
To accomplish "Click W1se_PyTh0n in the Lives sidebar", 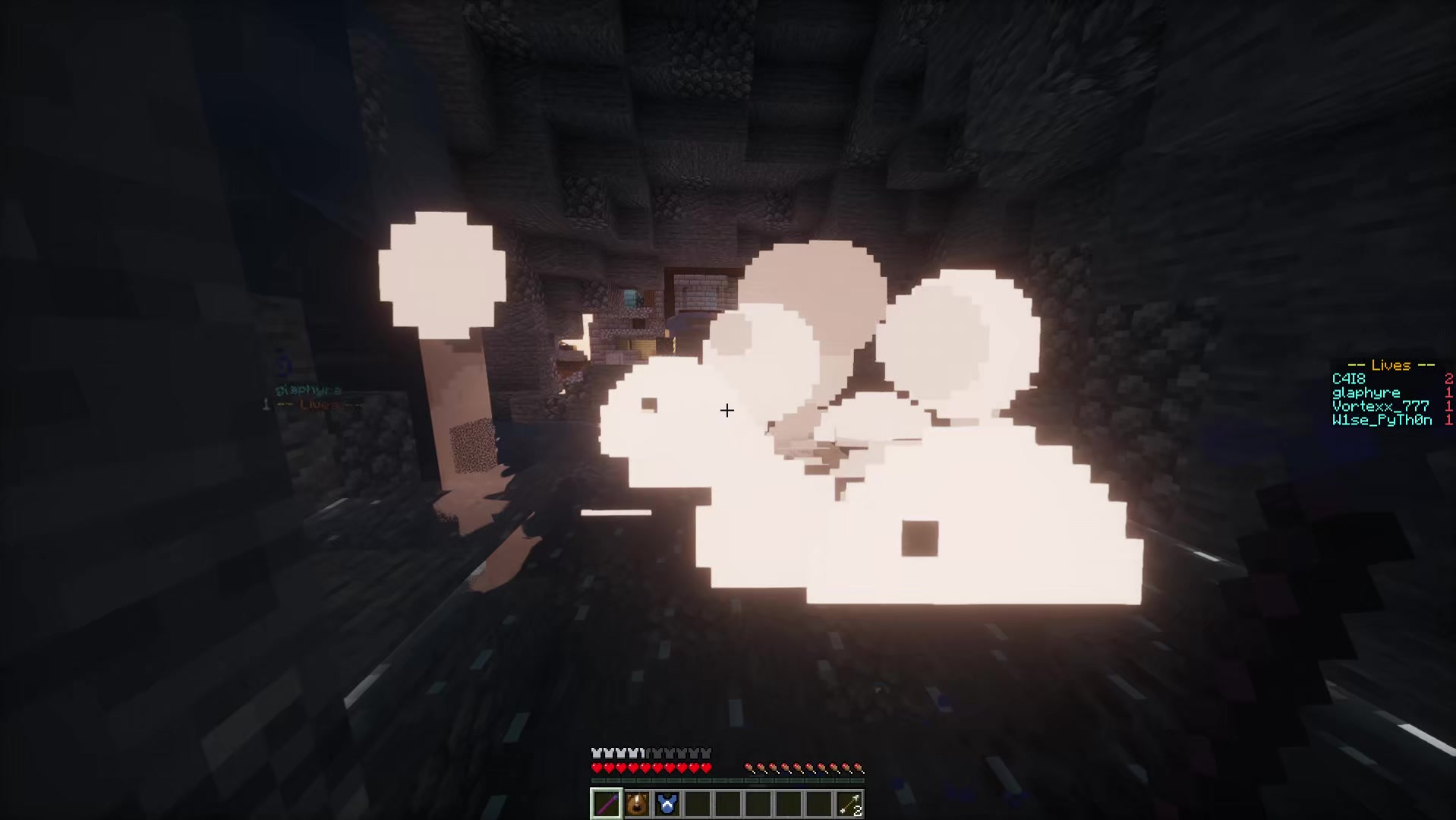I will (x=1382, y=420).
